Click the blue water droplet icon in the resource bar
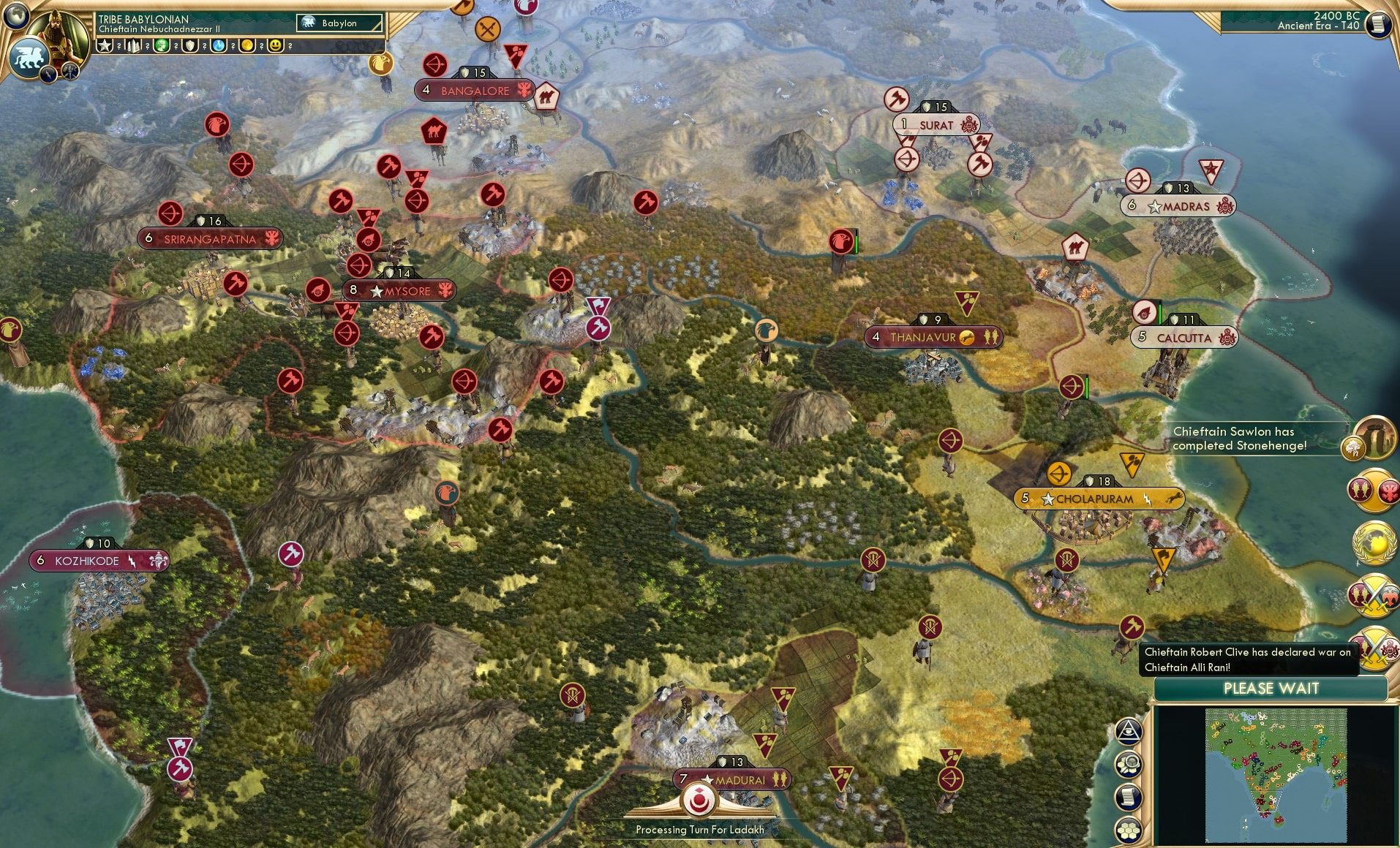1400x848 pixels. click(x=217, y=45)
